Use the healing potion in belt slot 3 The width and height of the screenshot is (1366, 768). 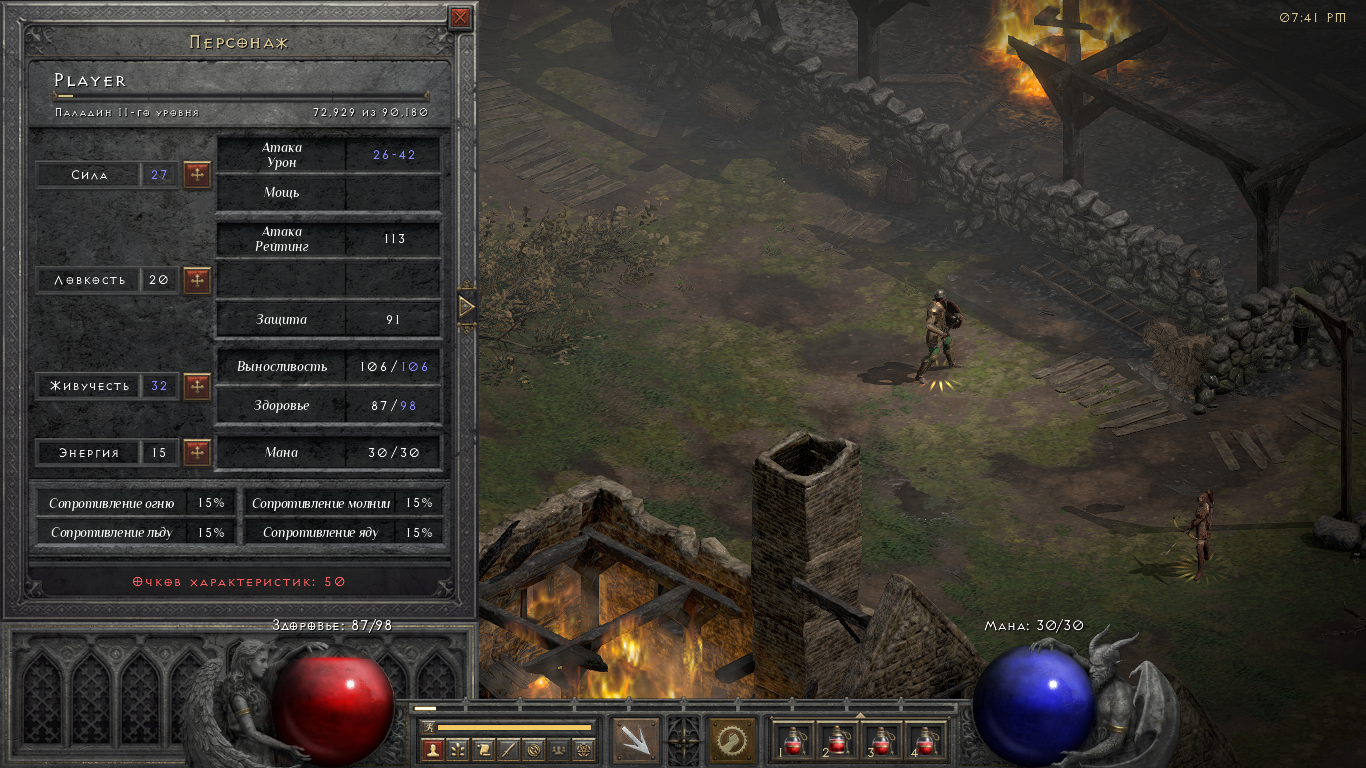[x=882, y=742]
